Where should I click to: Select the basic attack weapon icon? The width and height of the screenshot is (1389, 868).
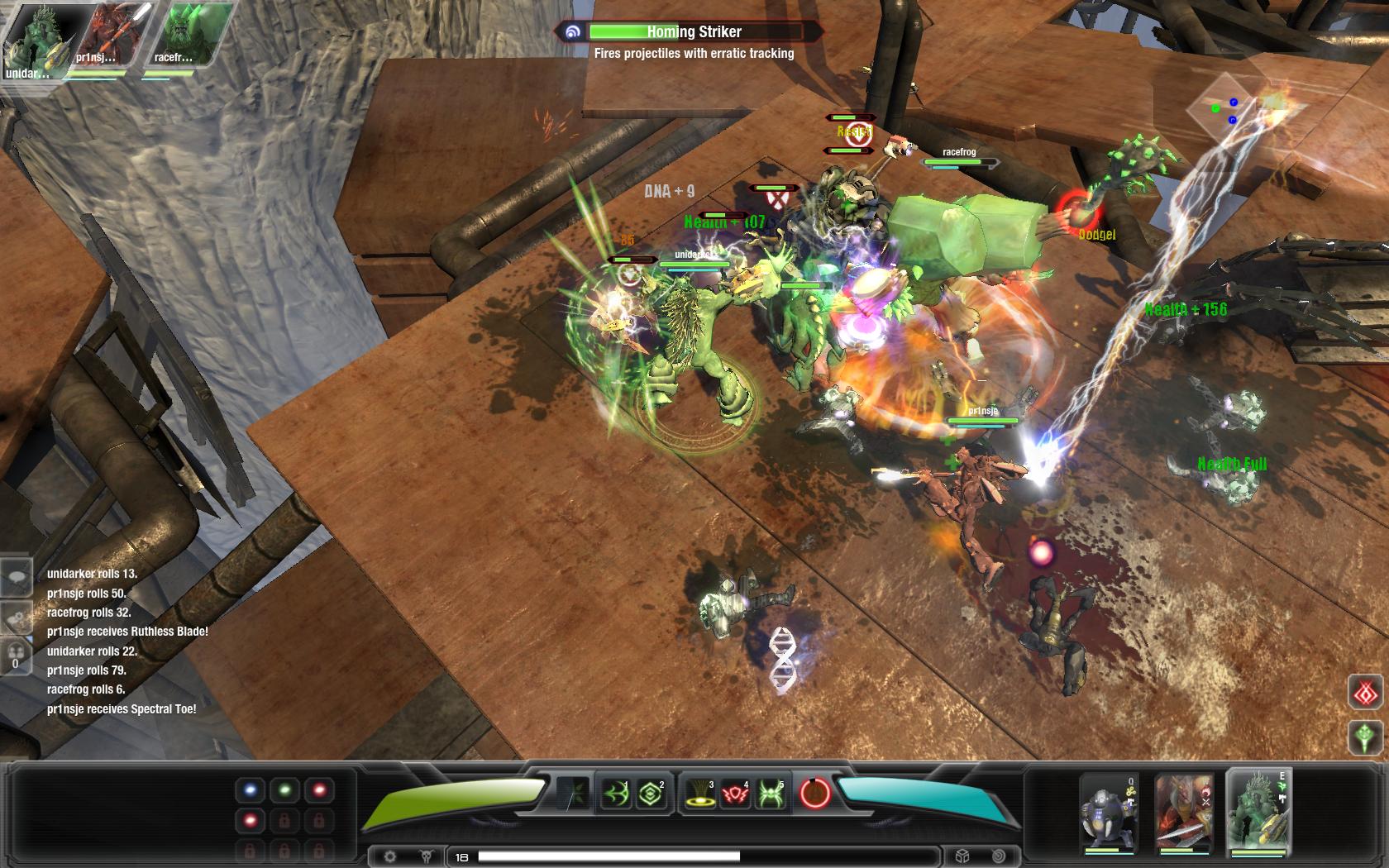[x=573, y=792]
